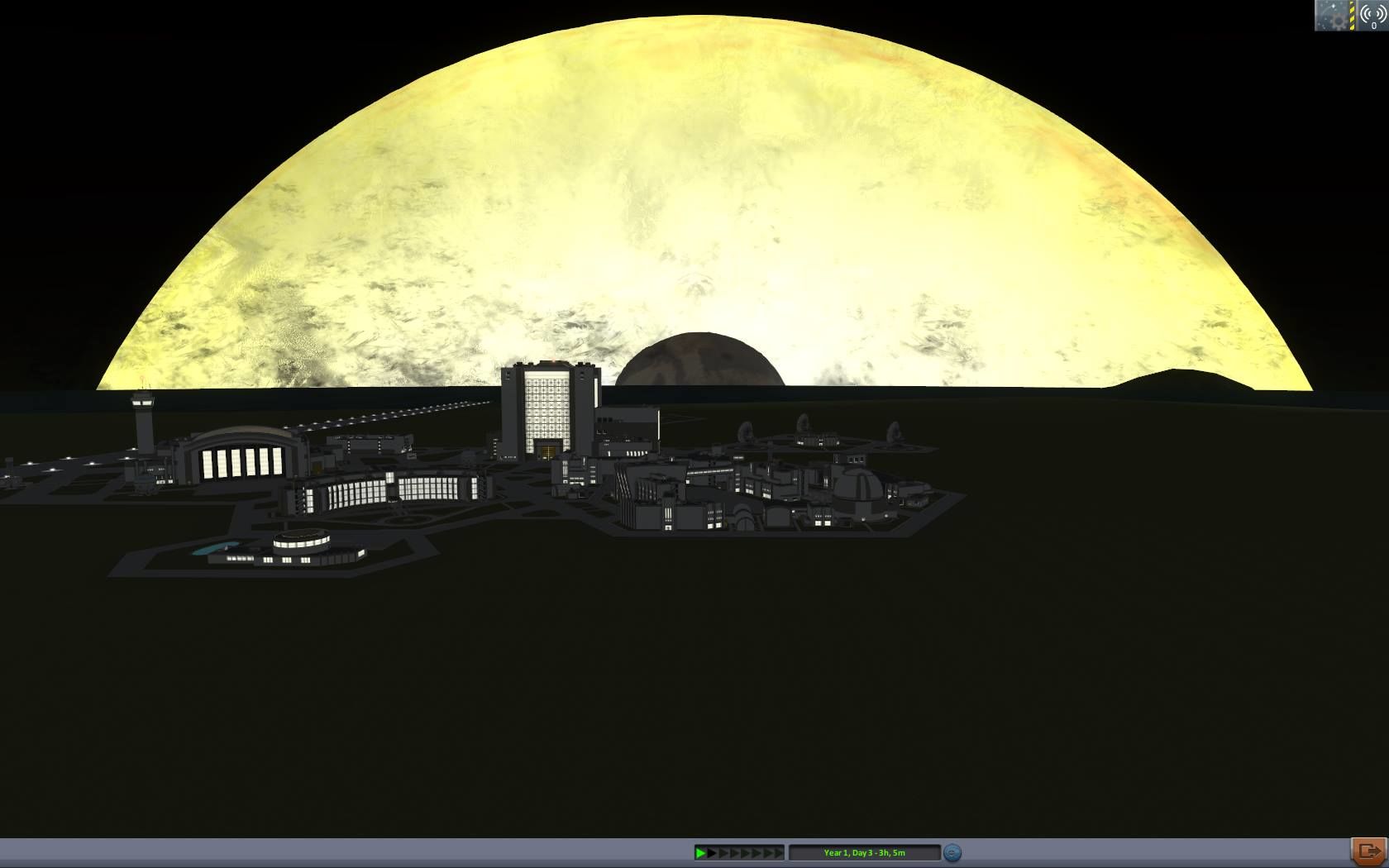Click the green time warp arrow

(700, 852)
